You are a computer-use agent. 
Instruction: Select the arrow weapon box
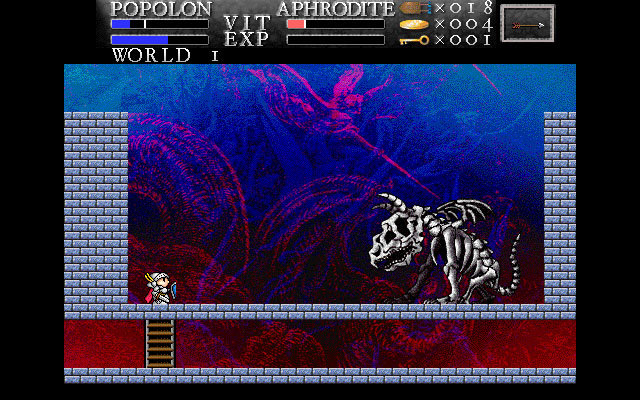click(x=526, y=23)
